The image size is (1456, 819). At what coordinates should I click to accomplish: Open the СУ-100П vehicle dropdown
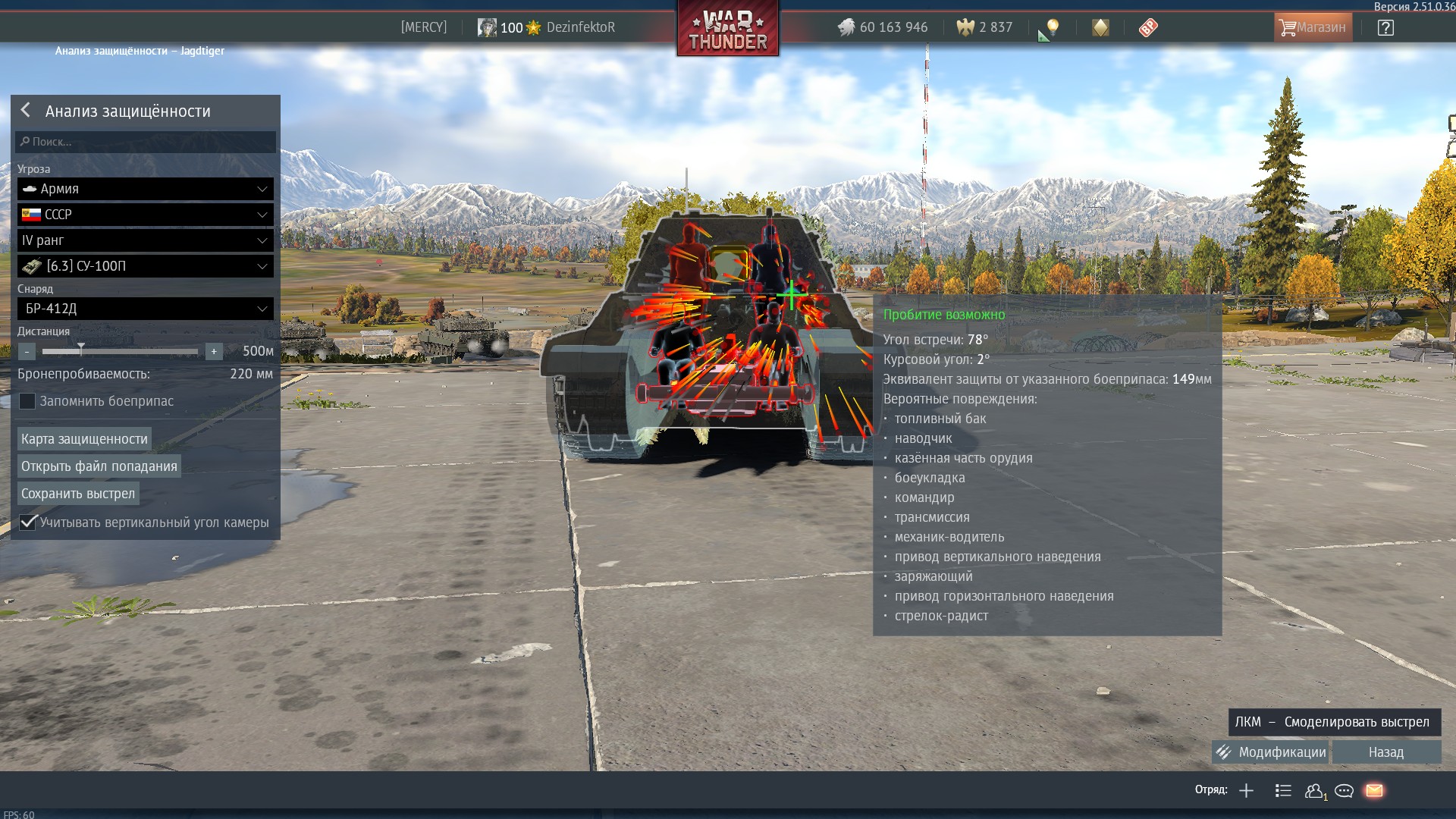pos(146,266)
